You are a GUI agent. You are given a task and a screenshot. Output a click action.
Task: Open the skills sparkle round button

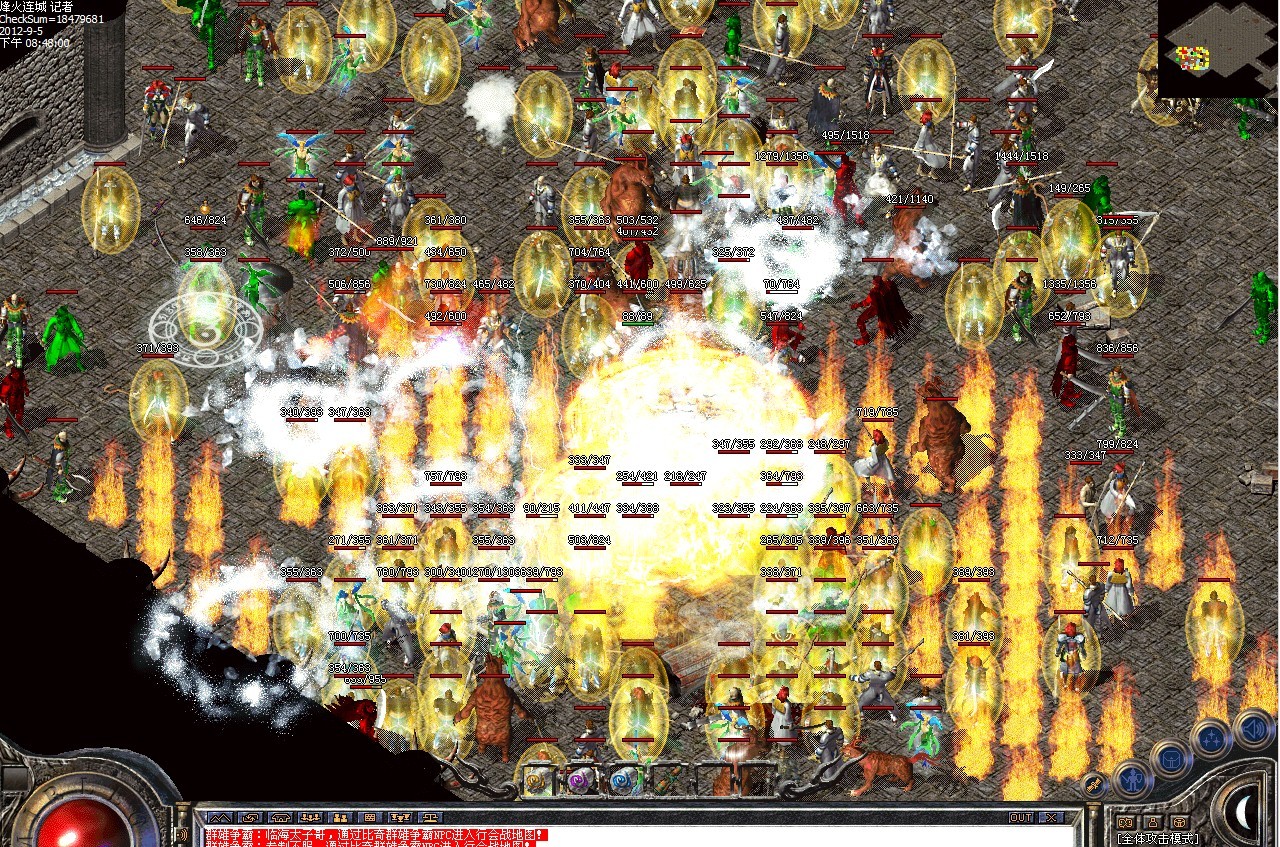[x=1211, y=738]
